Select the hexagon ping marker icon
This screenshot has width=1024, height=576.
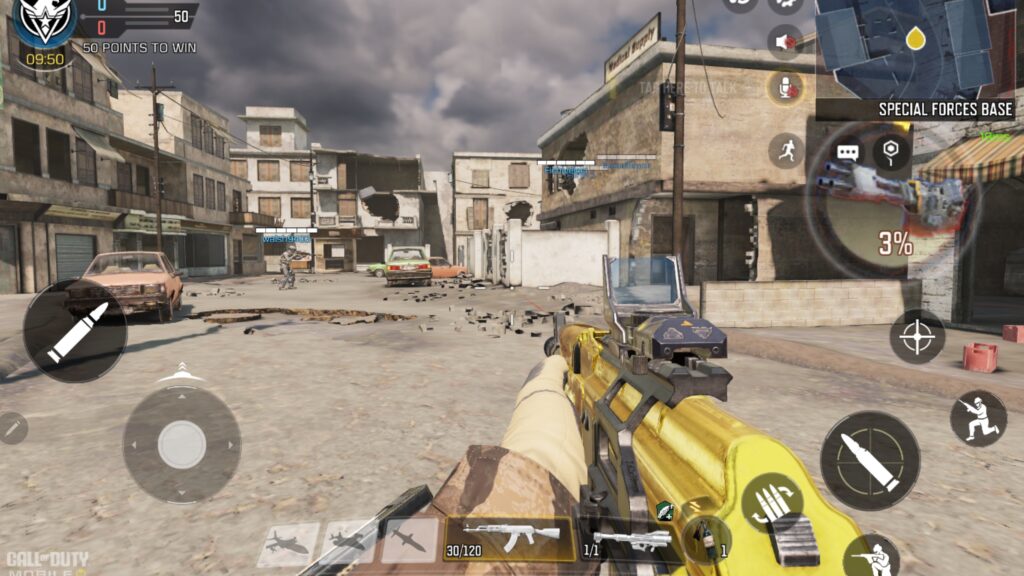click(x=890, y=152)
